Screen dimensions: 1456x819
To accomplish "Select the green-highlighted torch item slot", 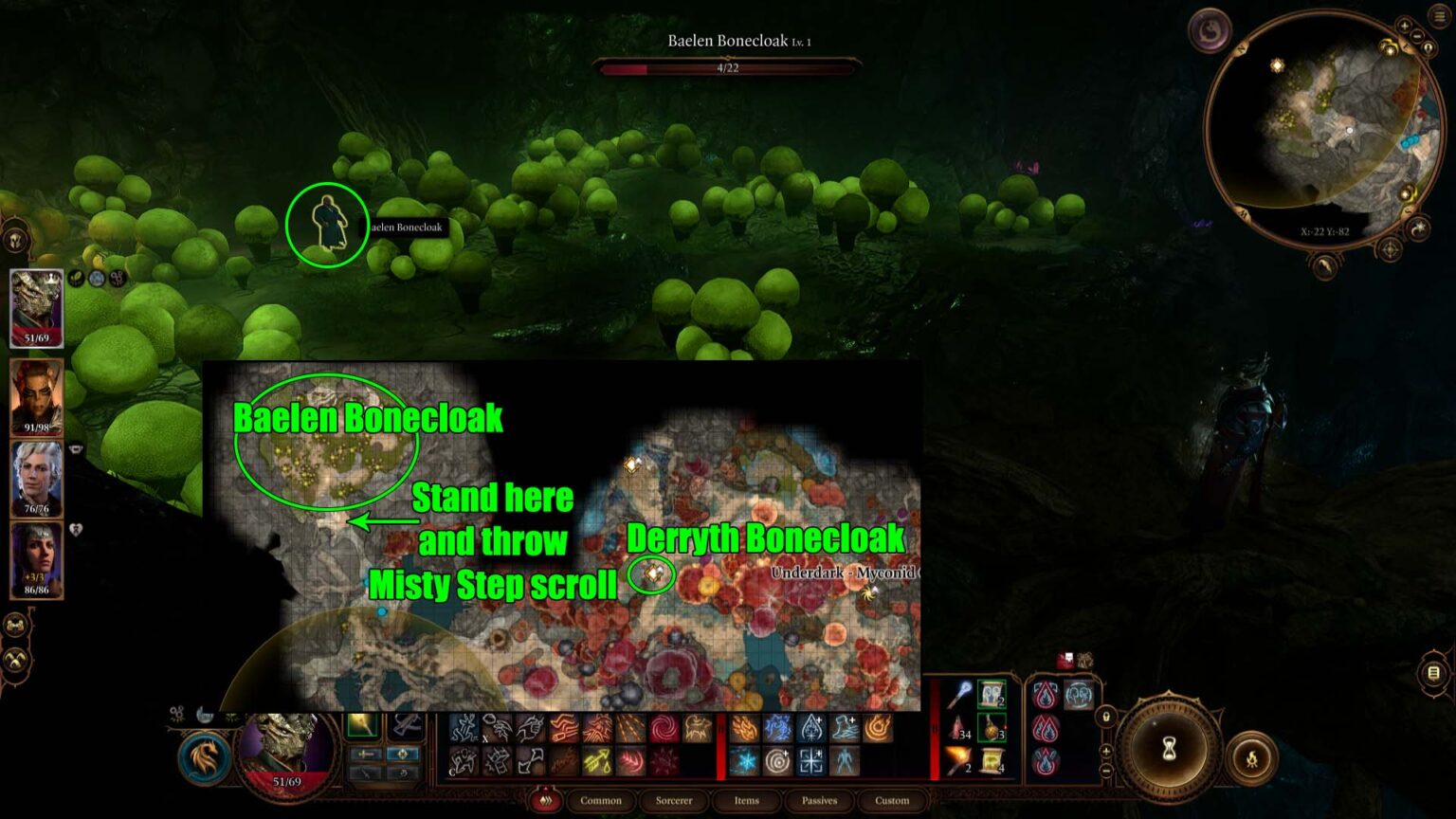I will [x=362, y=725].
